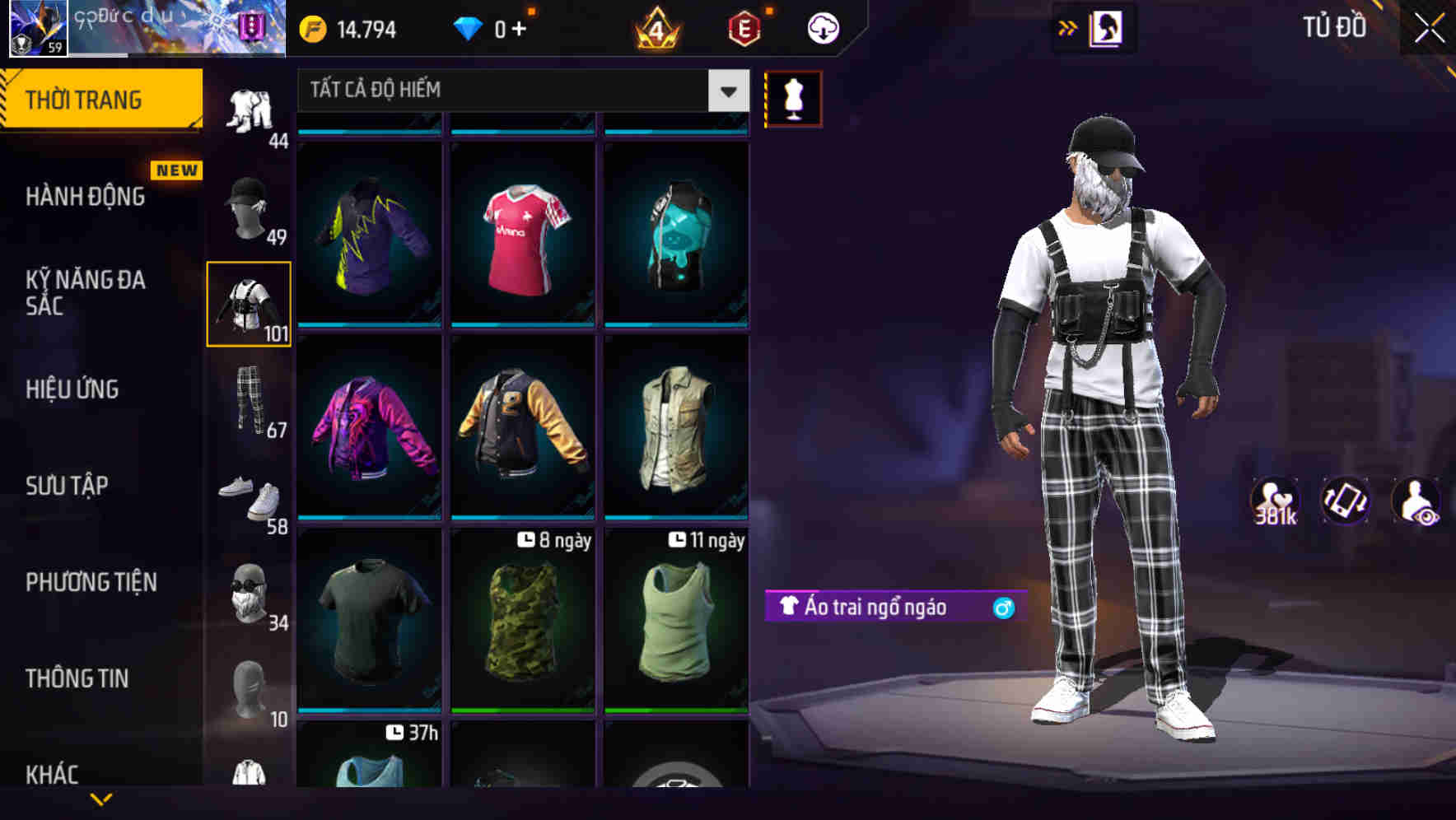Open the mannequin preview icon
Screen dimensions: 1456x820
pos(792,98)
